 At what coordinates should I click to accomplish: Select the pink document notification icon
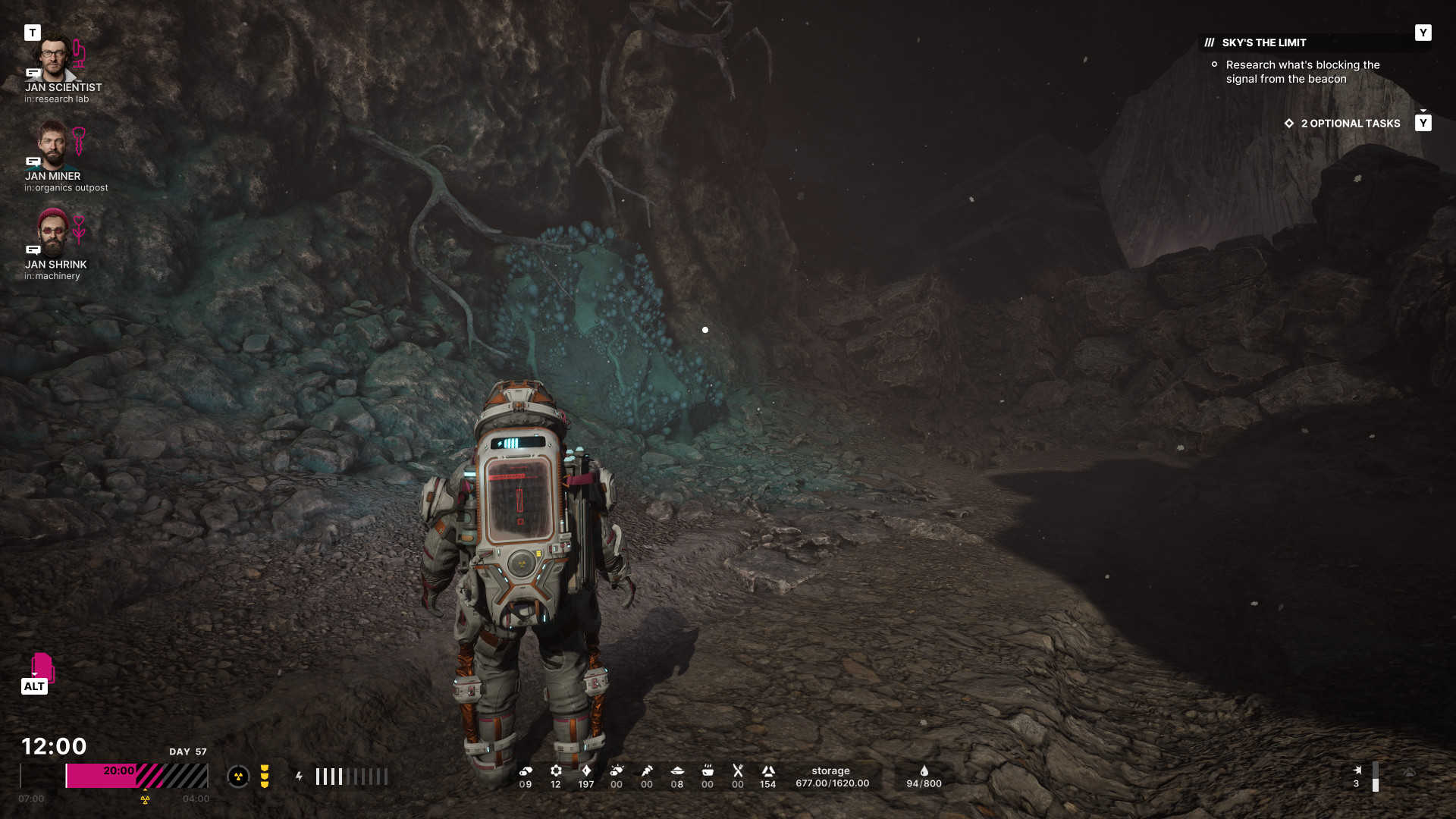(42, 667)
